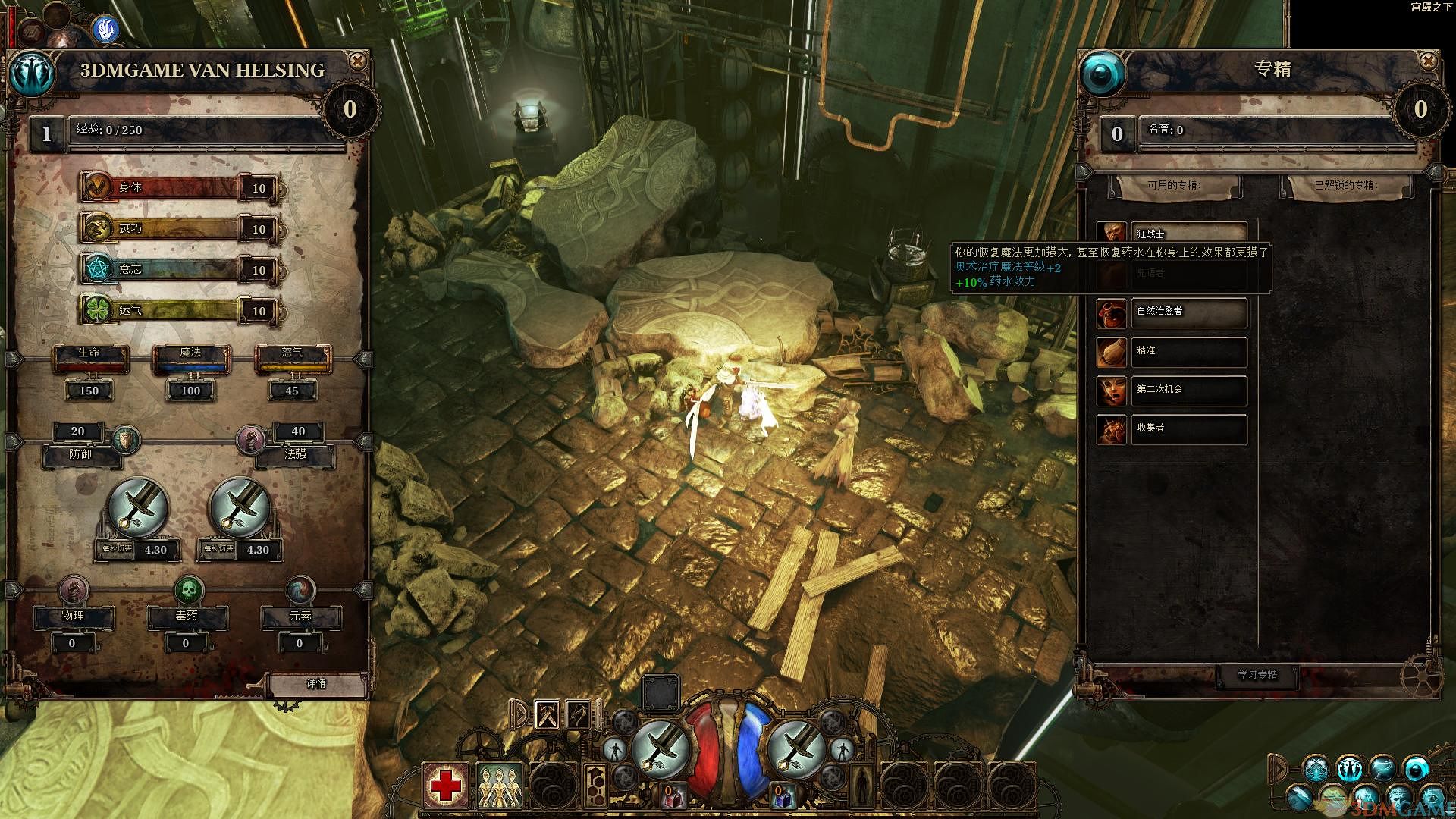This screenshot has height=819, width=1456.
Task: Switch to the bow ranged stance
Action: click(x=579, y=714)
